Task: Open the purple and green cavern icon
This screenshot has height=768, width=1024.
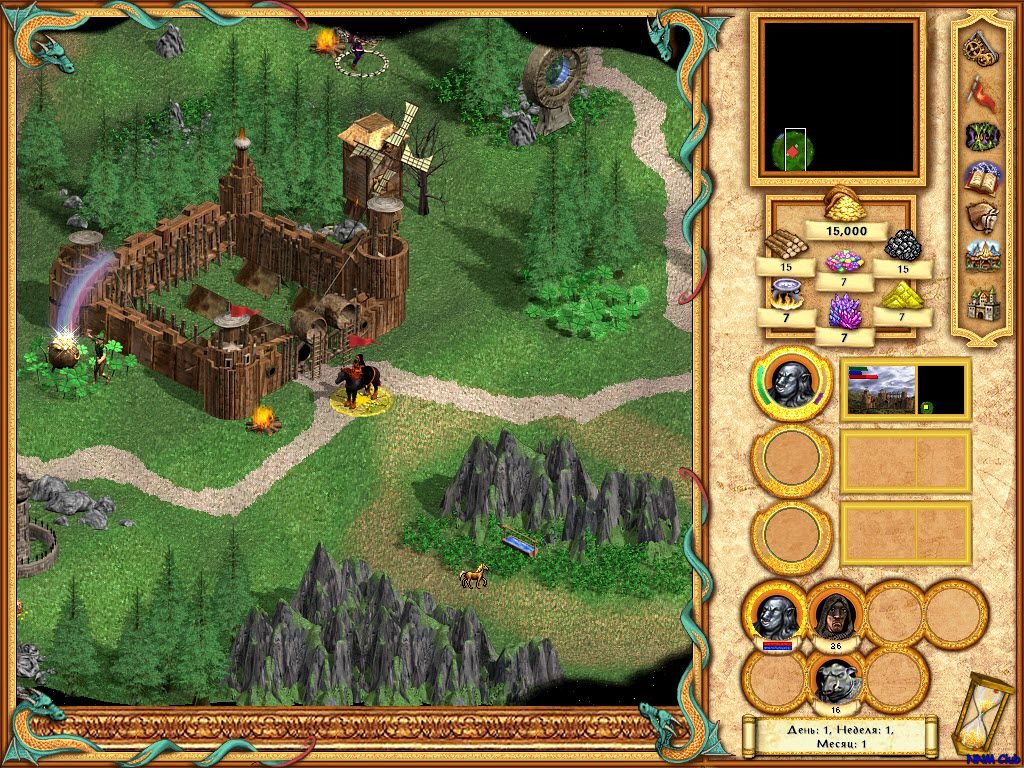Action: pyautogui.click(x=981, y=135)
